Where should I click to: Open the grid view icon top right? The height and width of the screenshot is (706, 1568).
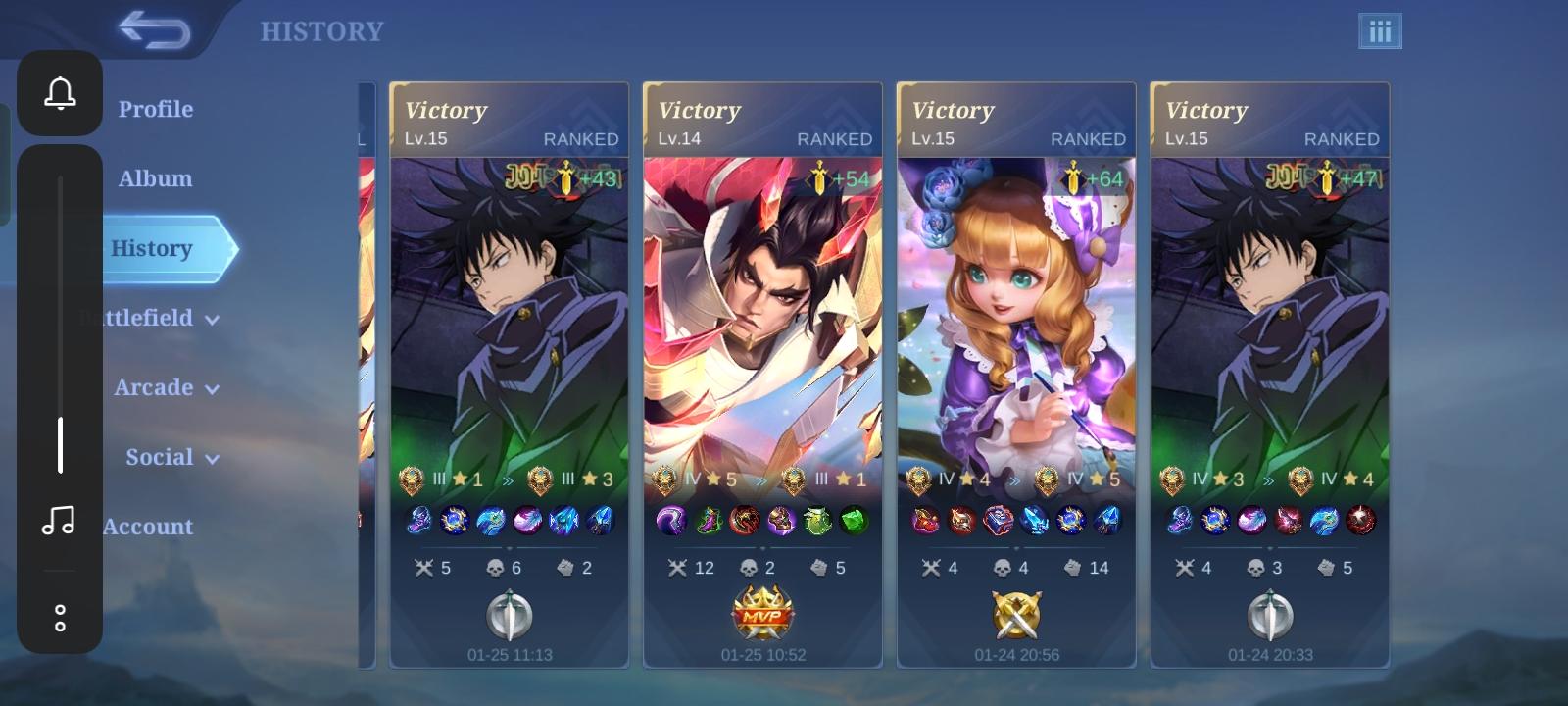(x=1381, y=30)
